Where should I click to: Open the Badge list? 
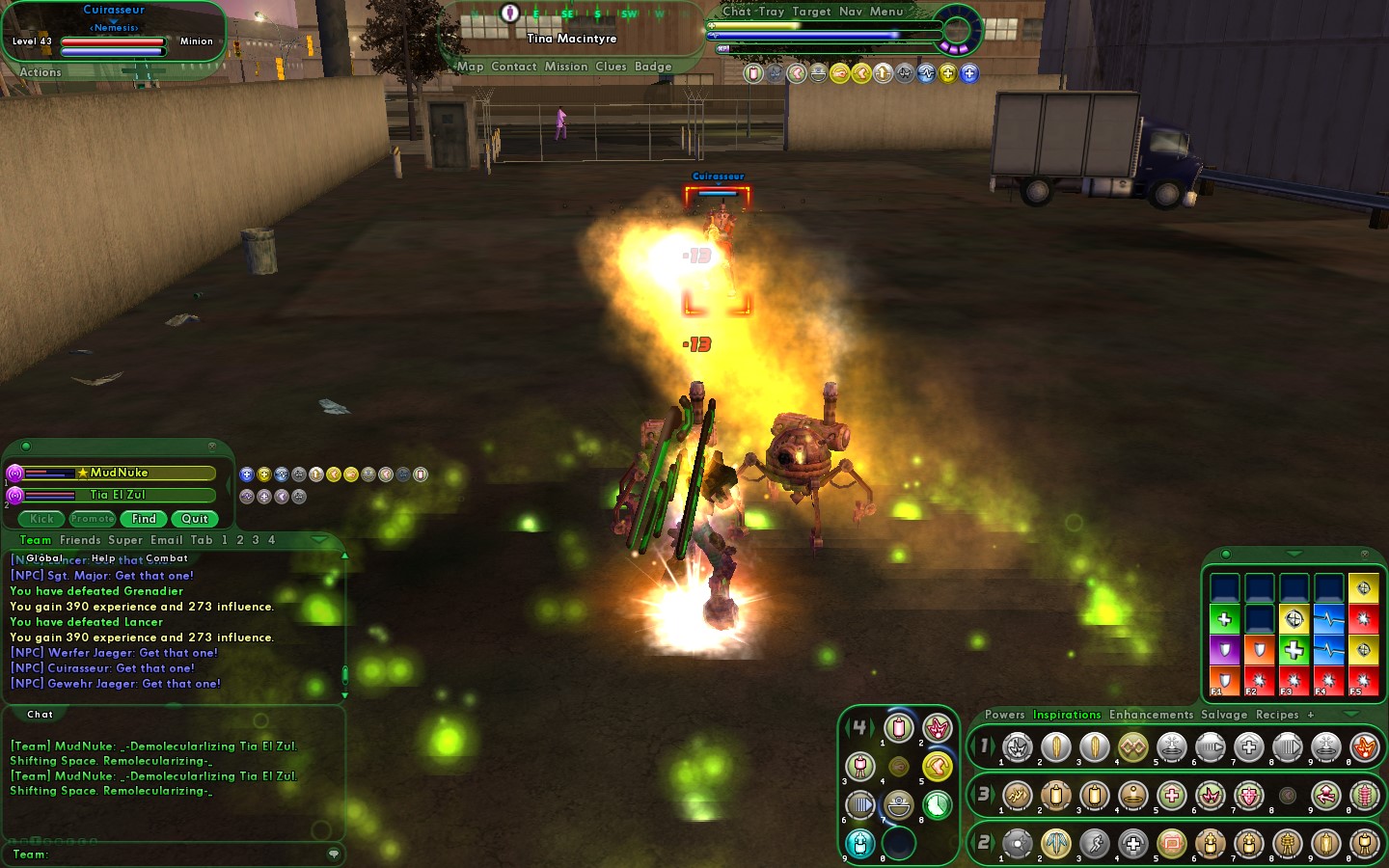pyautogui.click(x=653, y=67)
